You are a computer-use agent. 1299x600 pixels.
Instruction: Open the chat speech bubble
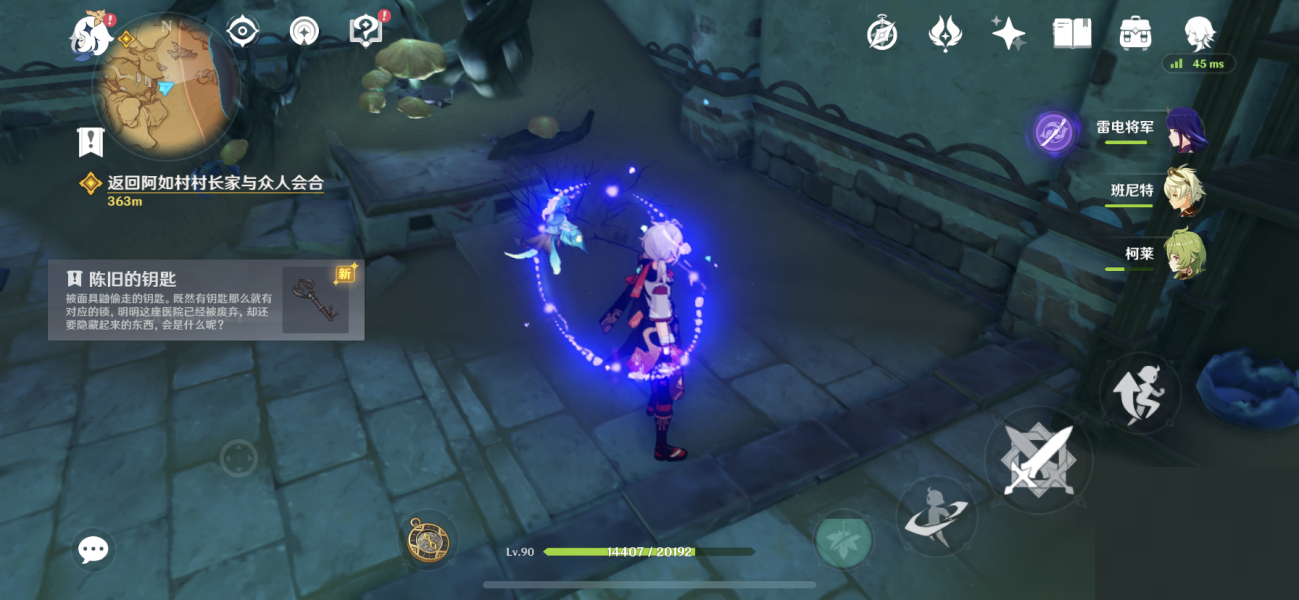[x=94, y=549]
